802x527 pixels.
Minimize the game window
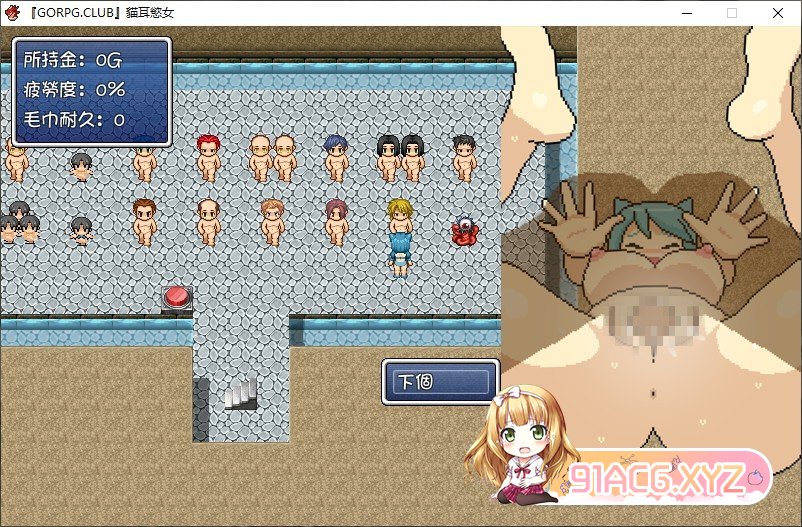point(687,13)
